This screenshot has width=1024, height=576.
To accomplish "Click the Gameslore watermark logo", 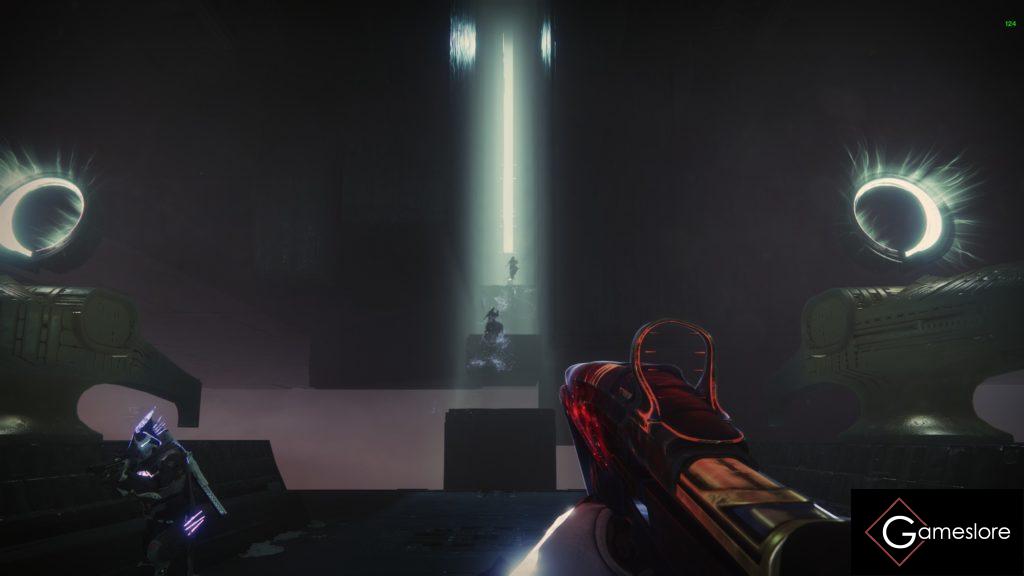I will [937, 532].
